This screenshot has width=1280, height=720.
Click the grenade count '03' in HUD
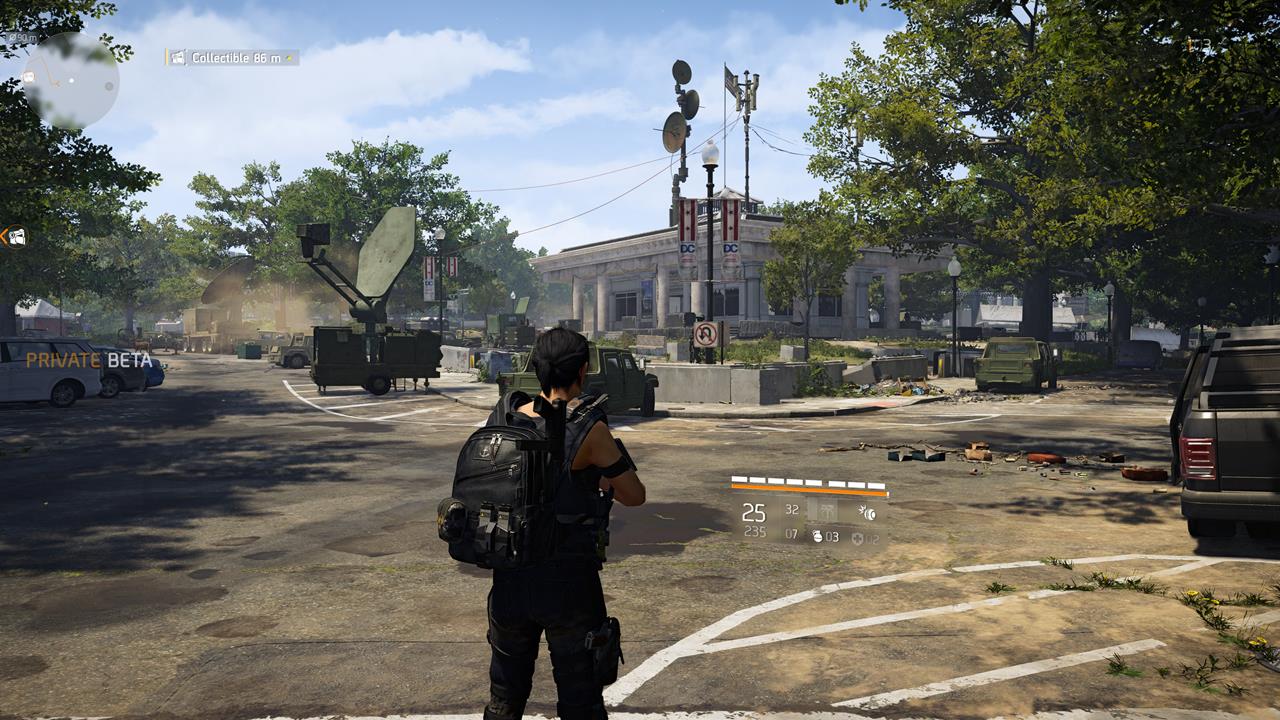click(x=832, y=537)
